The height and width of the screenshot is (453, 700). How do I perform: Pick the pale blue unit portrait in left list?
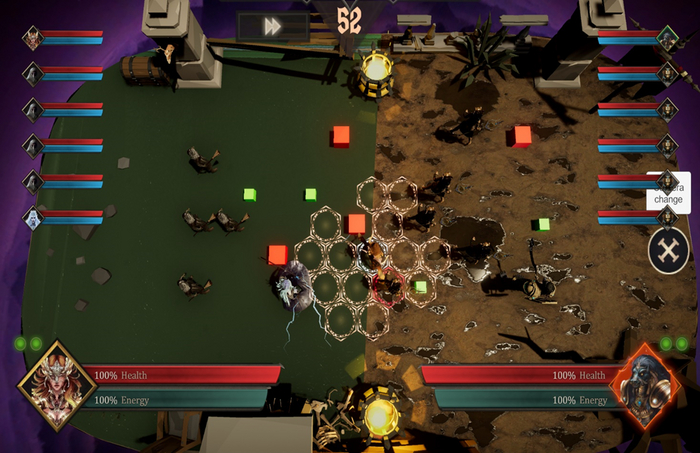pyautogui.click(x=33, y=217)
